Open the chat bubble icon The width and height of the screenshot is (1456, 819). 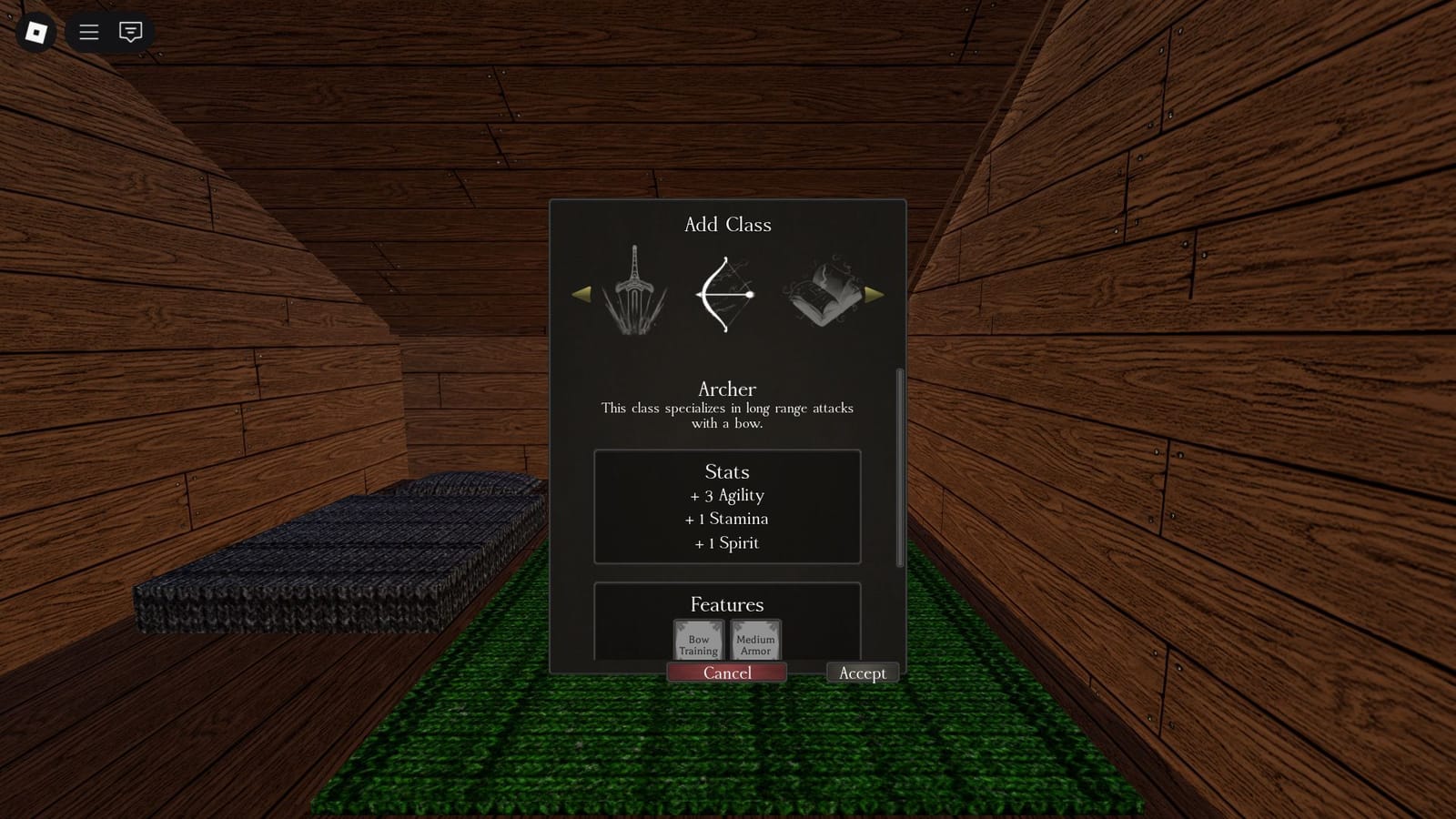point(130,32)
